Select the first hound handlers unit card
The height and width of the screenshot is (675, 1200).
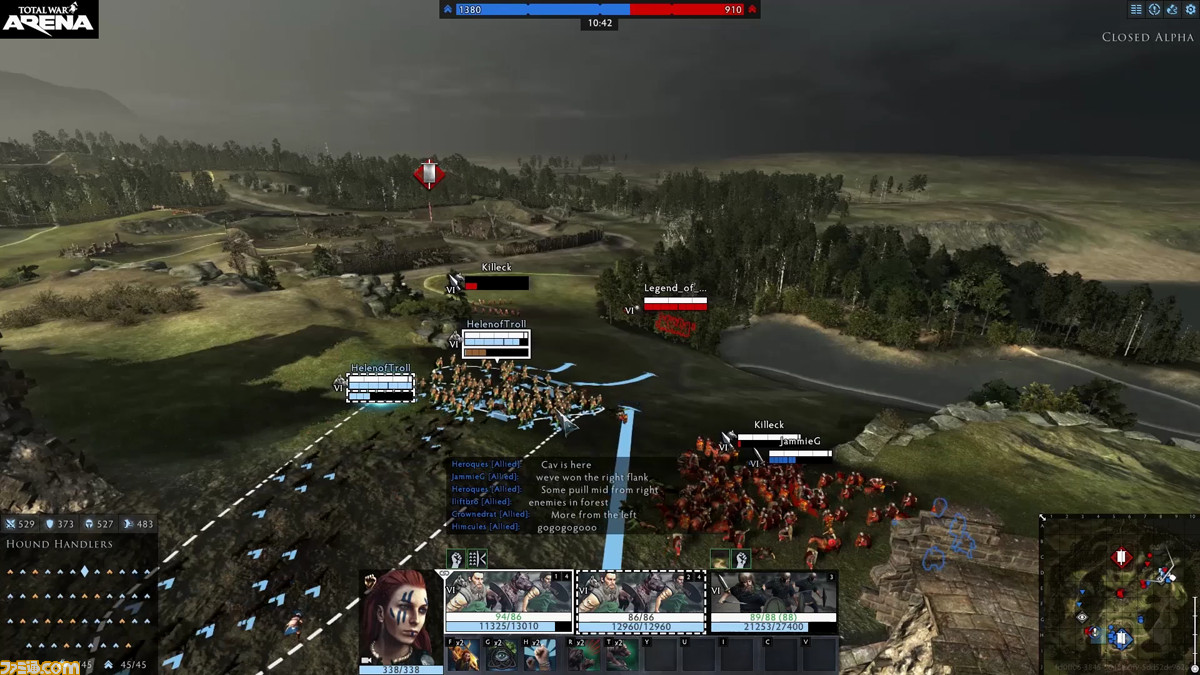tap(509, 602)
